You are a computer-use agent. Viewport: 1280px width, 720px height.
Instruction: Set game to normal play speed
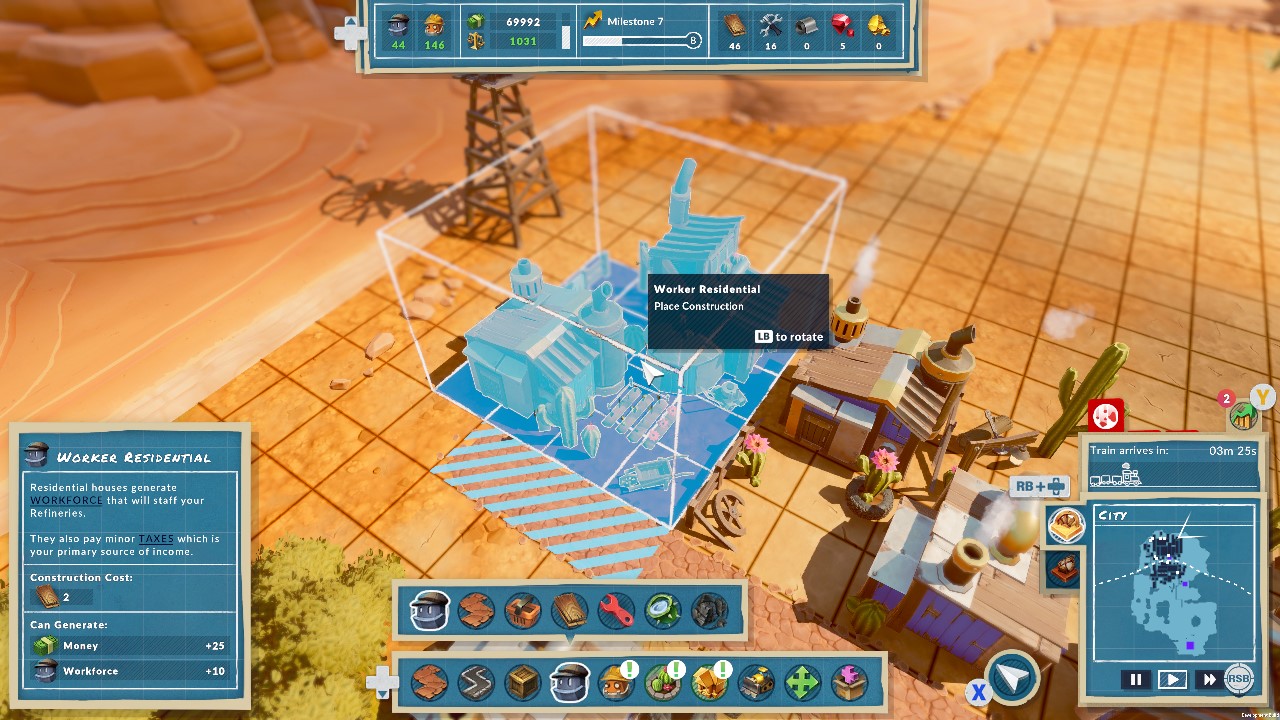click(x=1172, y=679)
